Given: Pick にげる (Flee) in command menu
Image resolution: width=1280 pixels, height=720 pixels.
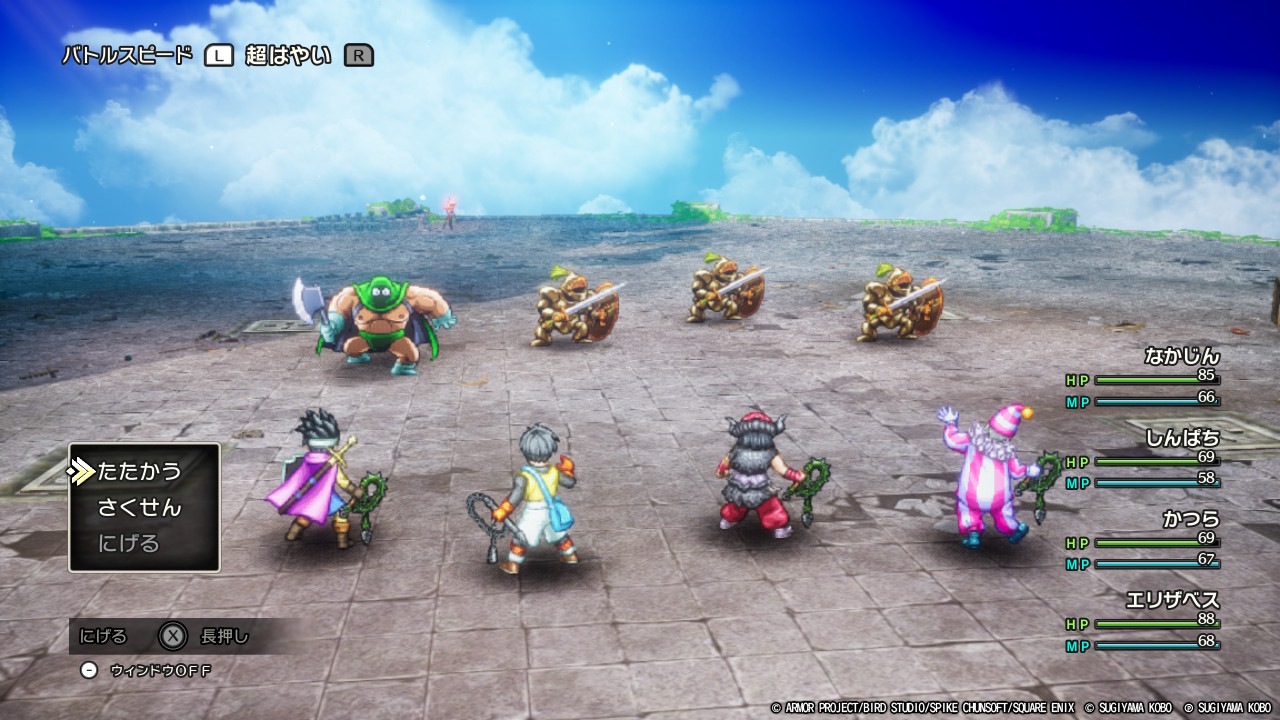Looking at the screenshot, I should tap(129, 544).
